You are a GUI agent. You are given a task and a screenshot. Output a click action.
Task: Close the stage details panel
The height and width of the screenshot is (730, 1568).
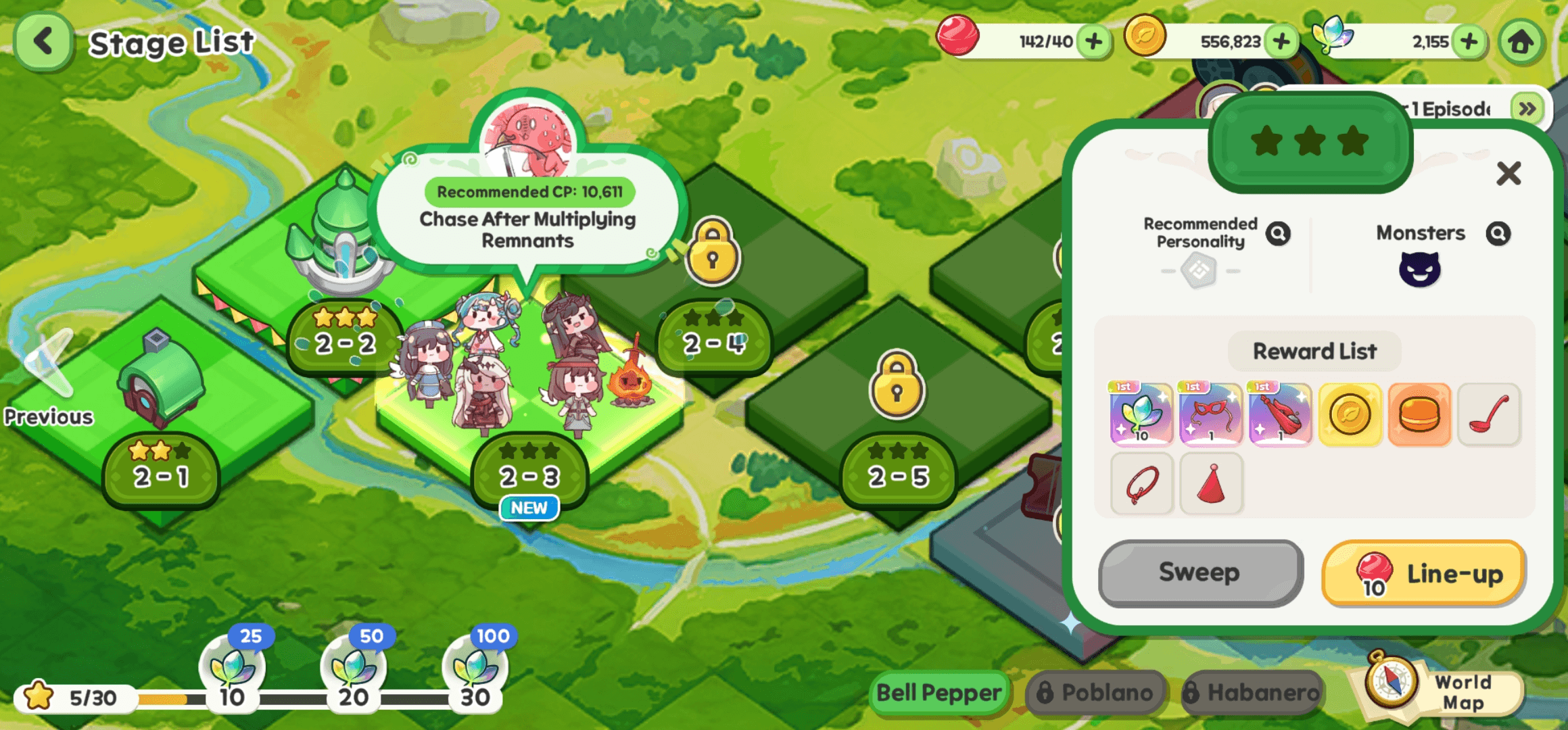(x=1508, y=174)
